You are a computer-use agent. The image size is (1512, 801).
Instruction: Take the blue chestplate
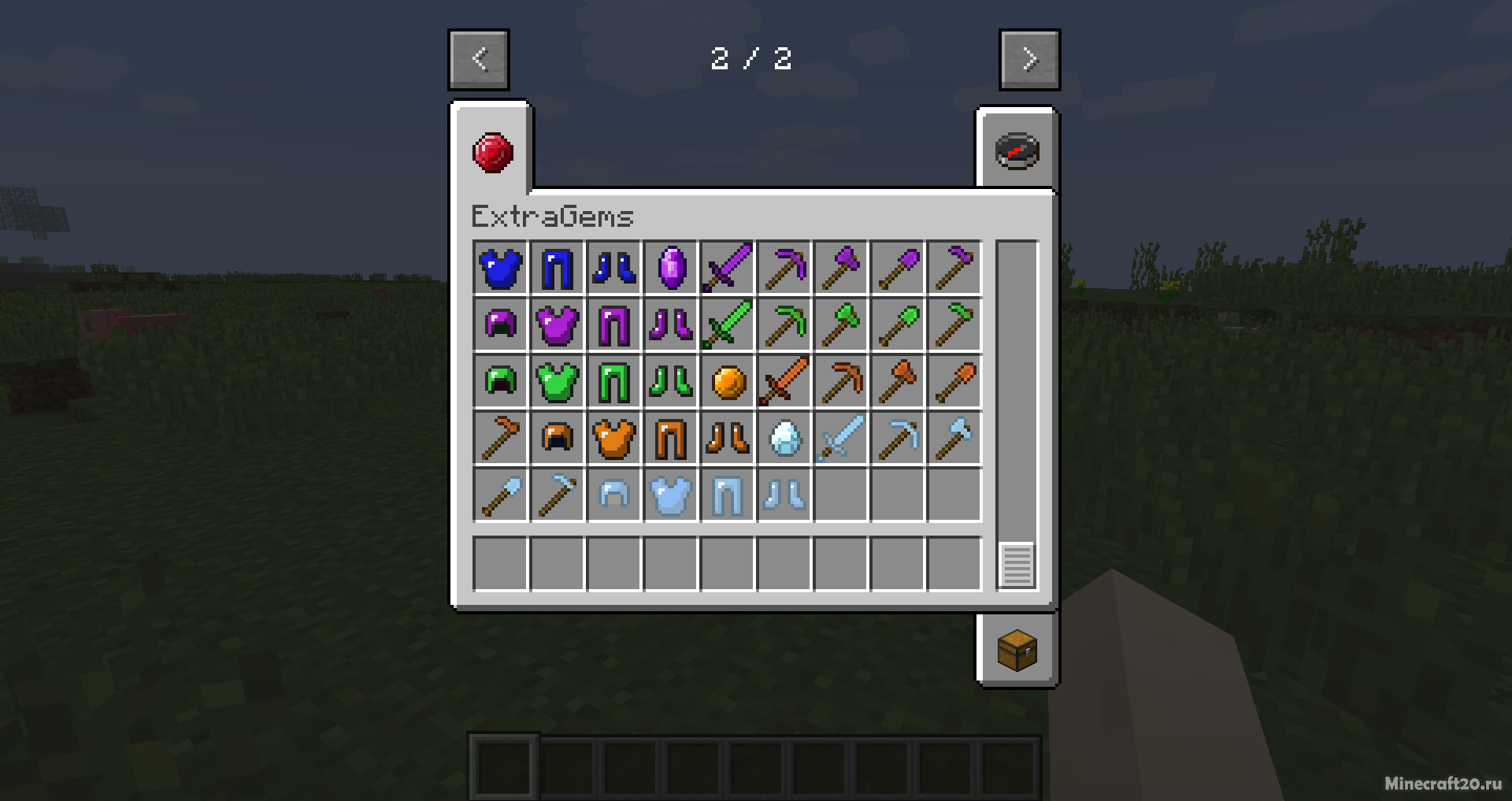[x=501, y=268]
